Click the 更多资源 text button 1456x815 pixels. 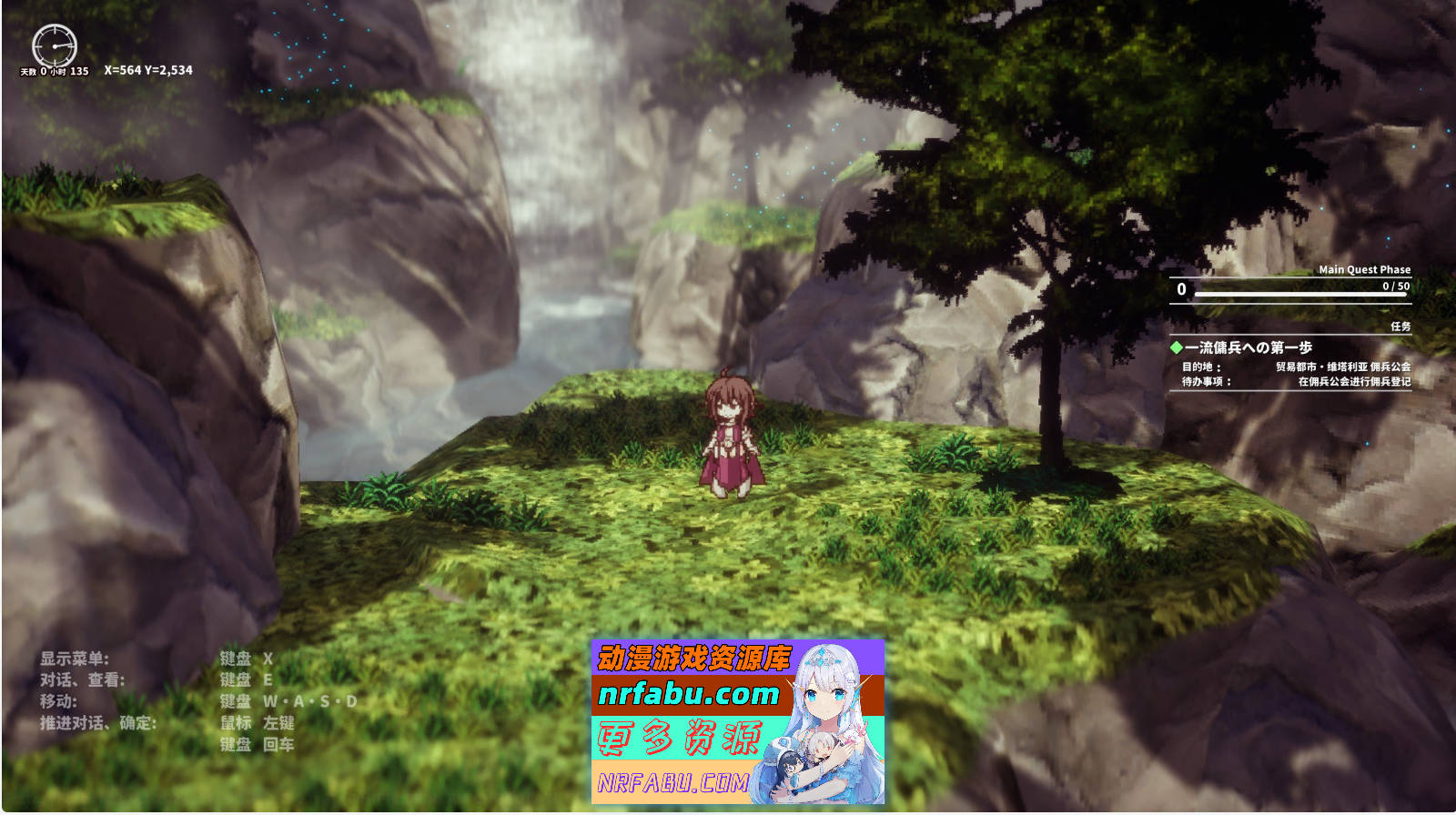coord(679,738)
